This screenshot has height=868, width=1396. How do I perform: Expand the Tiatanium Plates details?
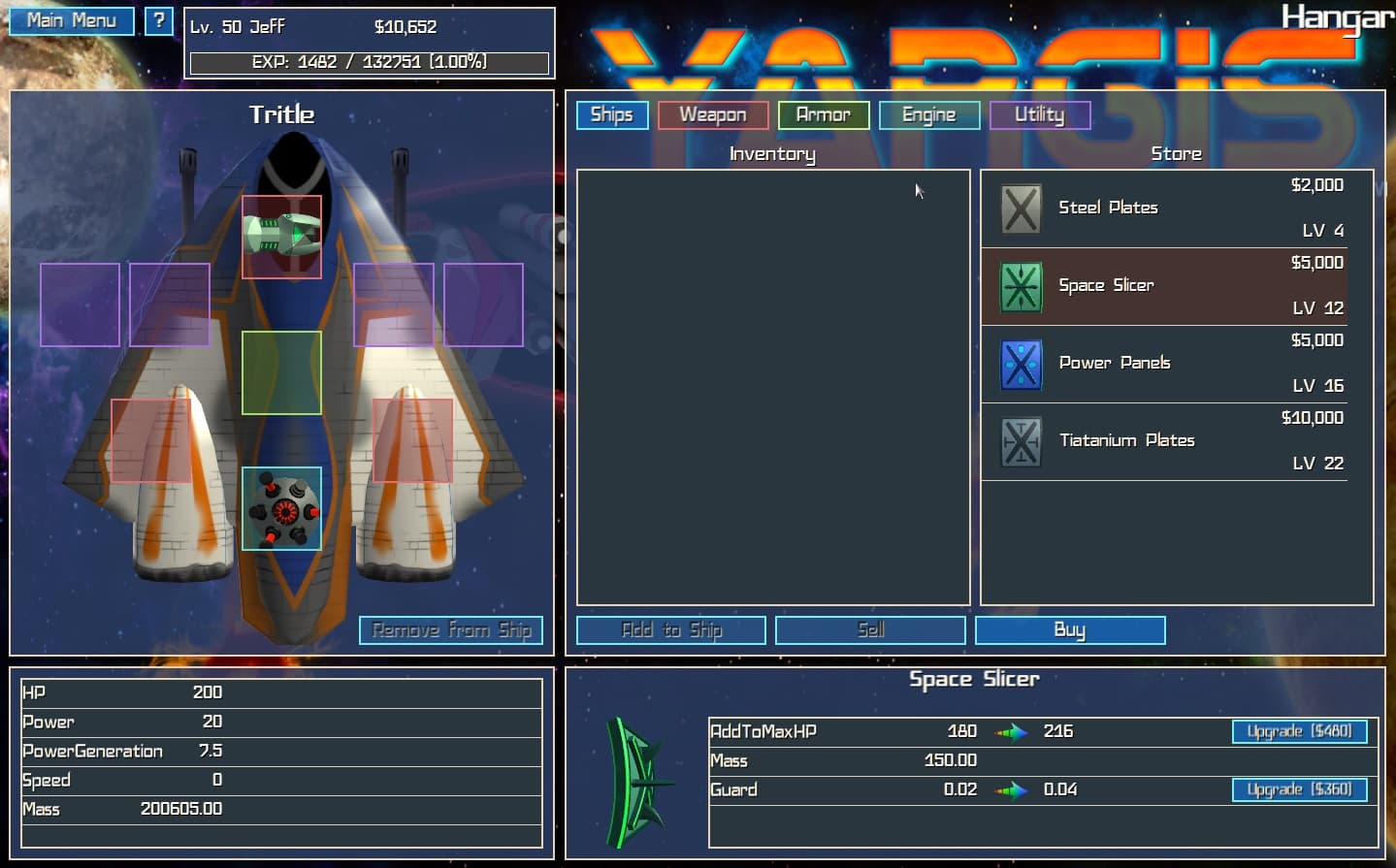click(x=1164, y=440)
